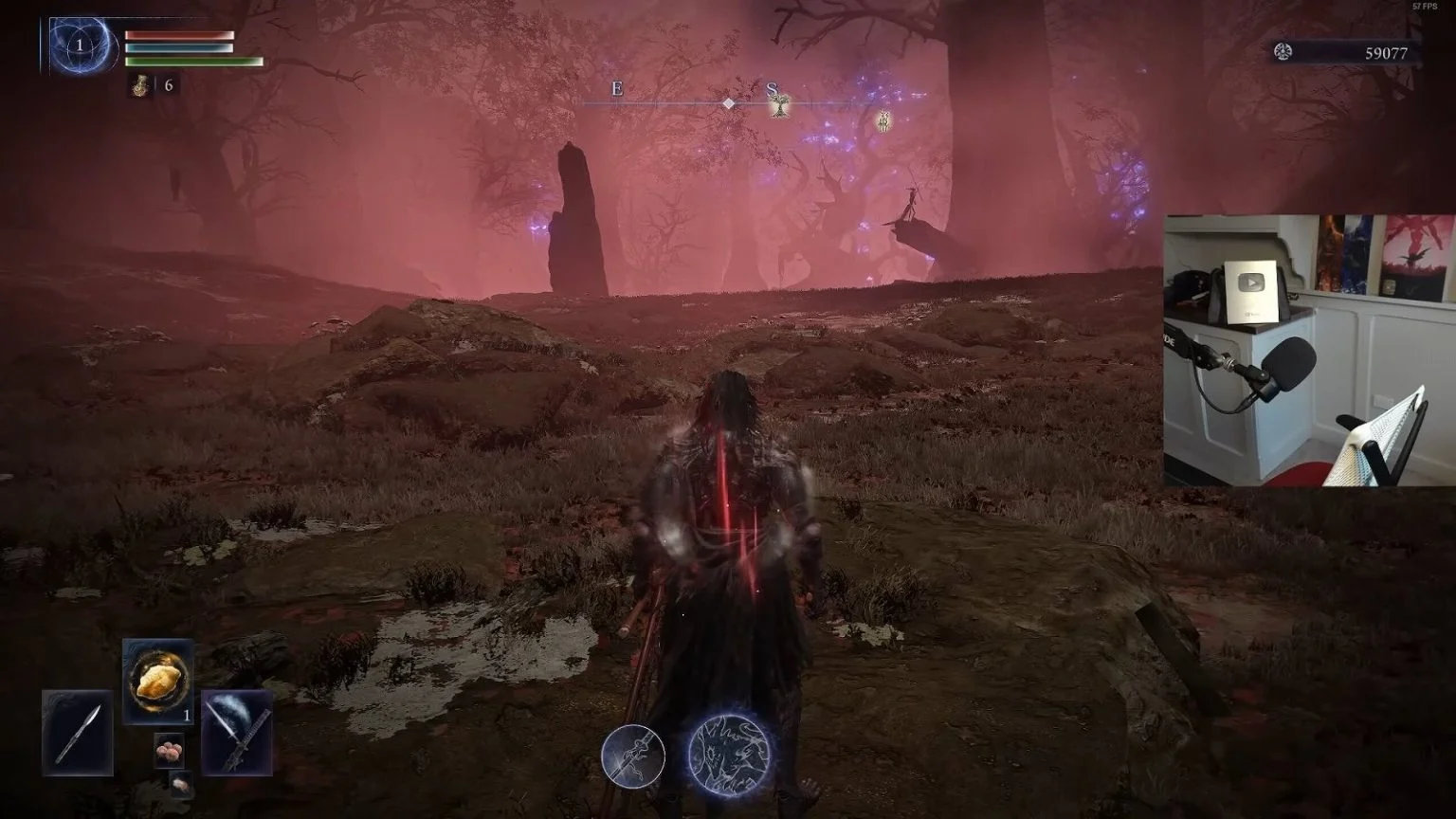Image resolution: width=1456 pixels, height=819 pixels.
Task: Select the spear weapon slot
Action: point(77,733)
